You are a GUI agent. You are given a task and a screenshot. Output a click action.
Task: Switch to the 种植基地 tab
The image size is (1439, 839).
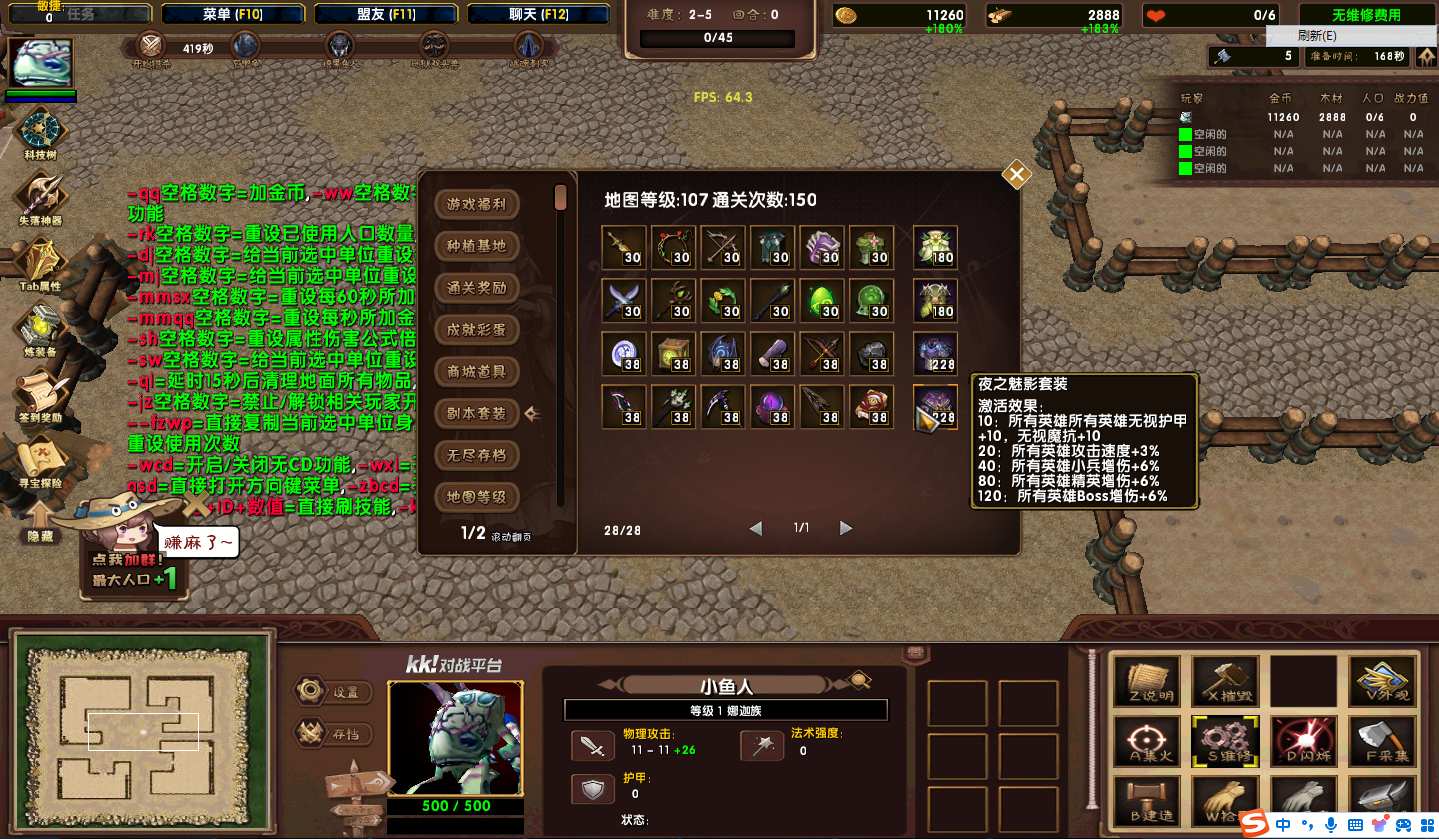tap(477, 246)
